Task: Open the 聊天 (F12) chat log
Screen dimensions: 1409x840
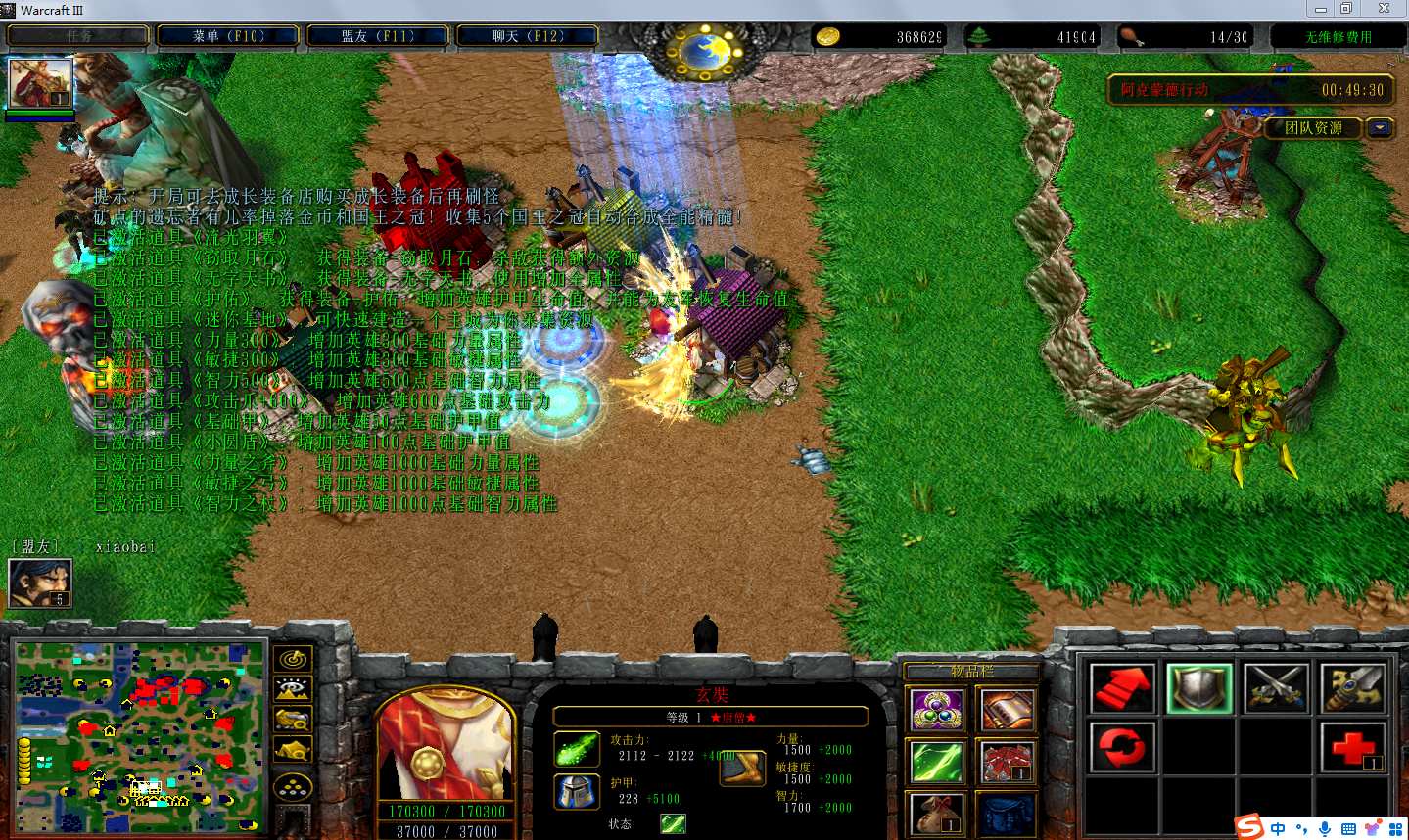Action: [x=528, y=36]
